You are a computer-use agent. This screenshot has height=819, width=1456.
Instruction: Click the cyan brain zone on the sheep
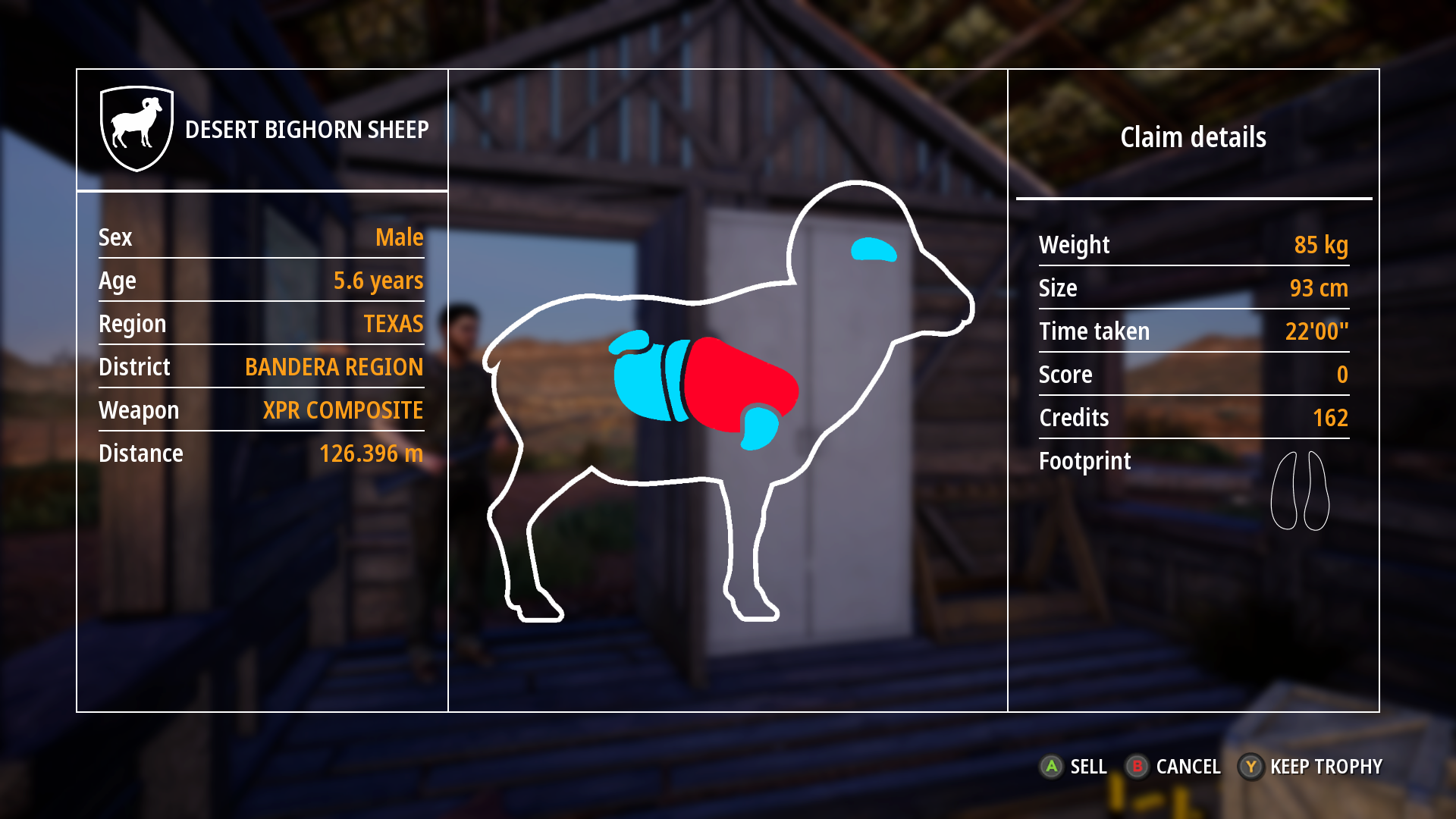click(872, 248)
